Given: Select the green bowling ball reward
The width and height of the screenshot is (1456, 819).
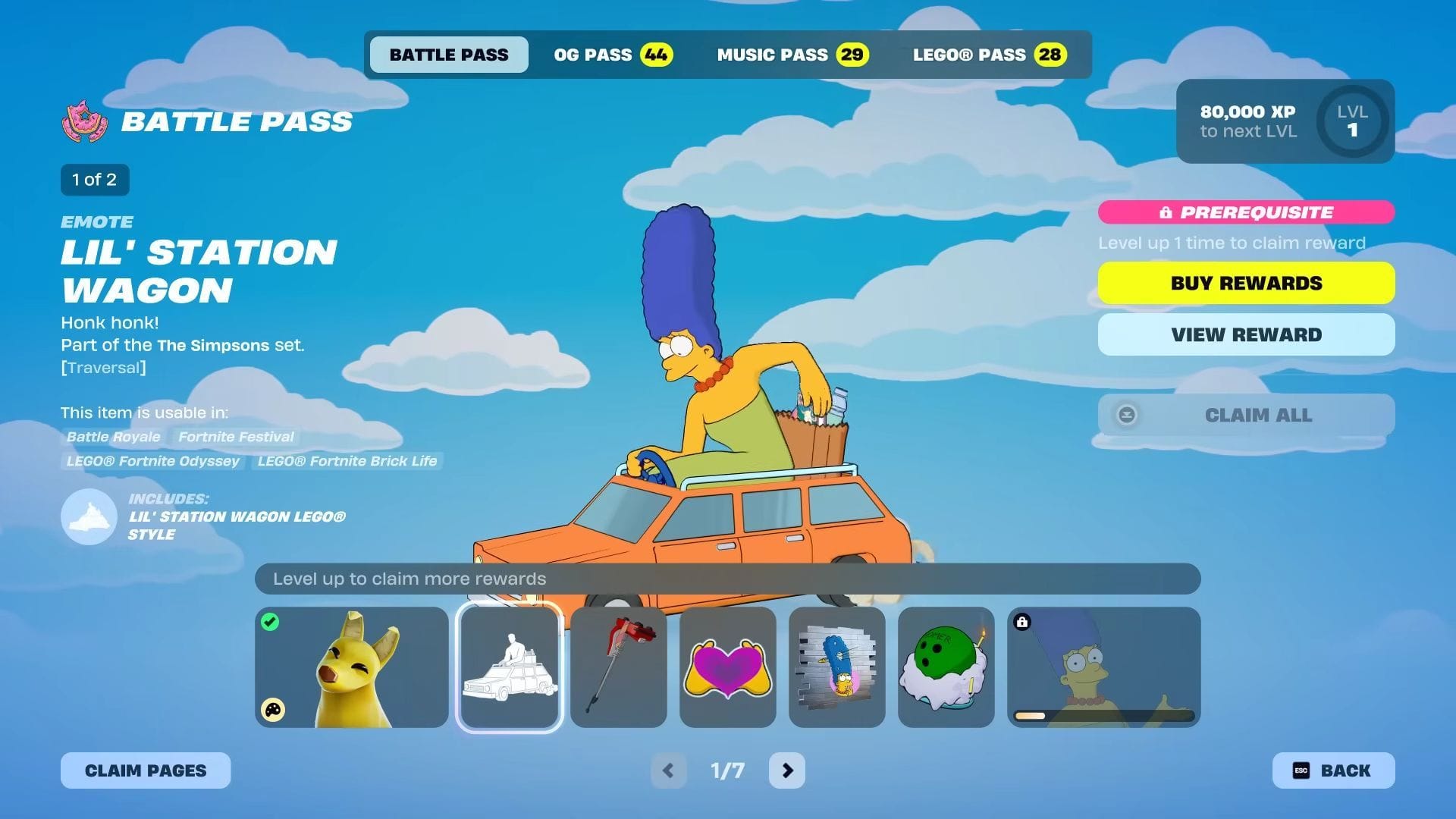Looking at the screenshot, I should point(946,667).
